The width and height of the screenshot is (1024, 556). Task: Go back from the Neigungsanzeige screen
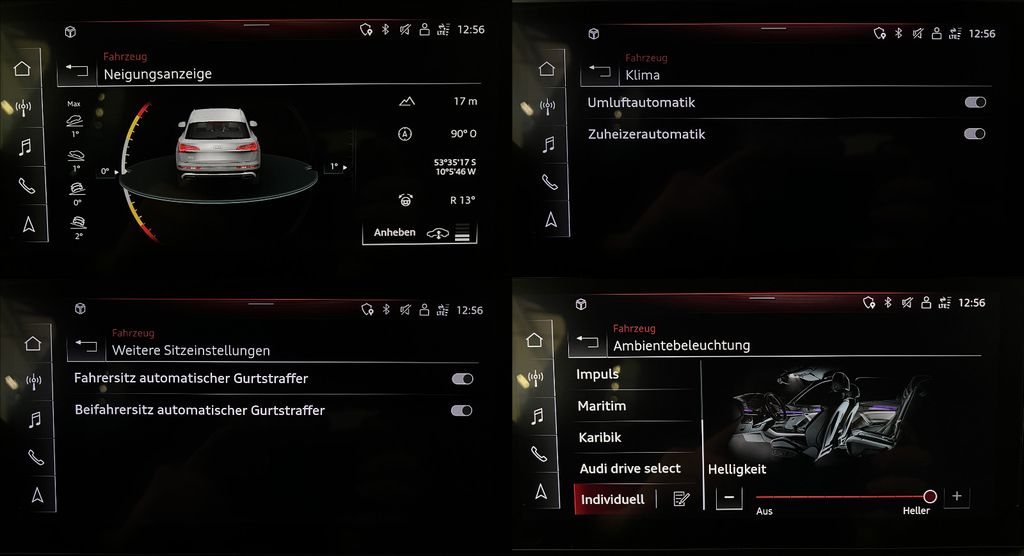77,70
